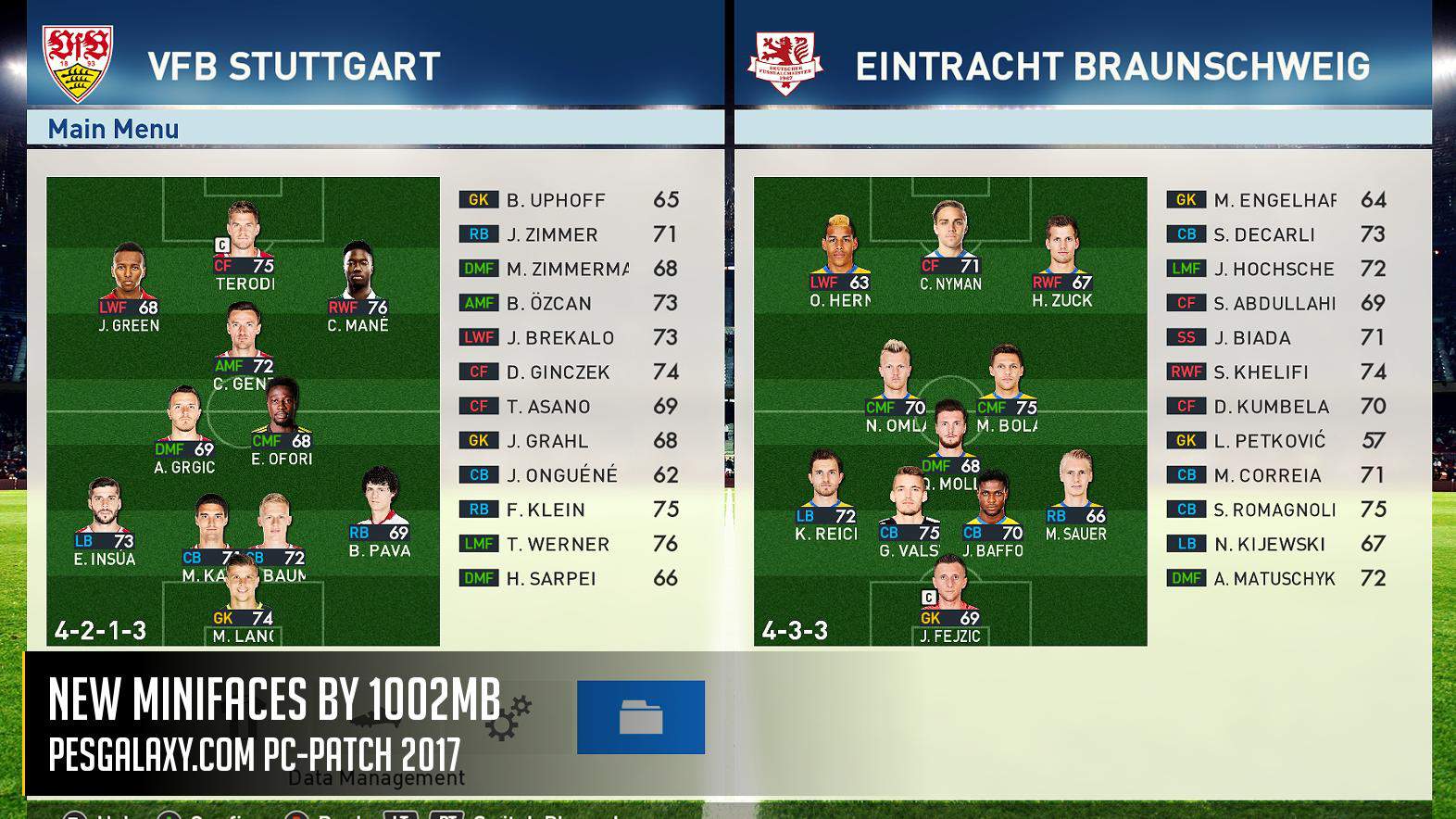Select substitute B. Uphoff in Stuttgart list
This screenshot has height=819, width=1456.
[569, 200]
